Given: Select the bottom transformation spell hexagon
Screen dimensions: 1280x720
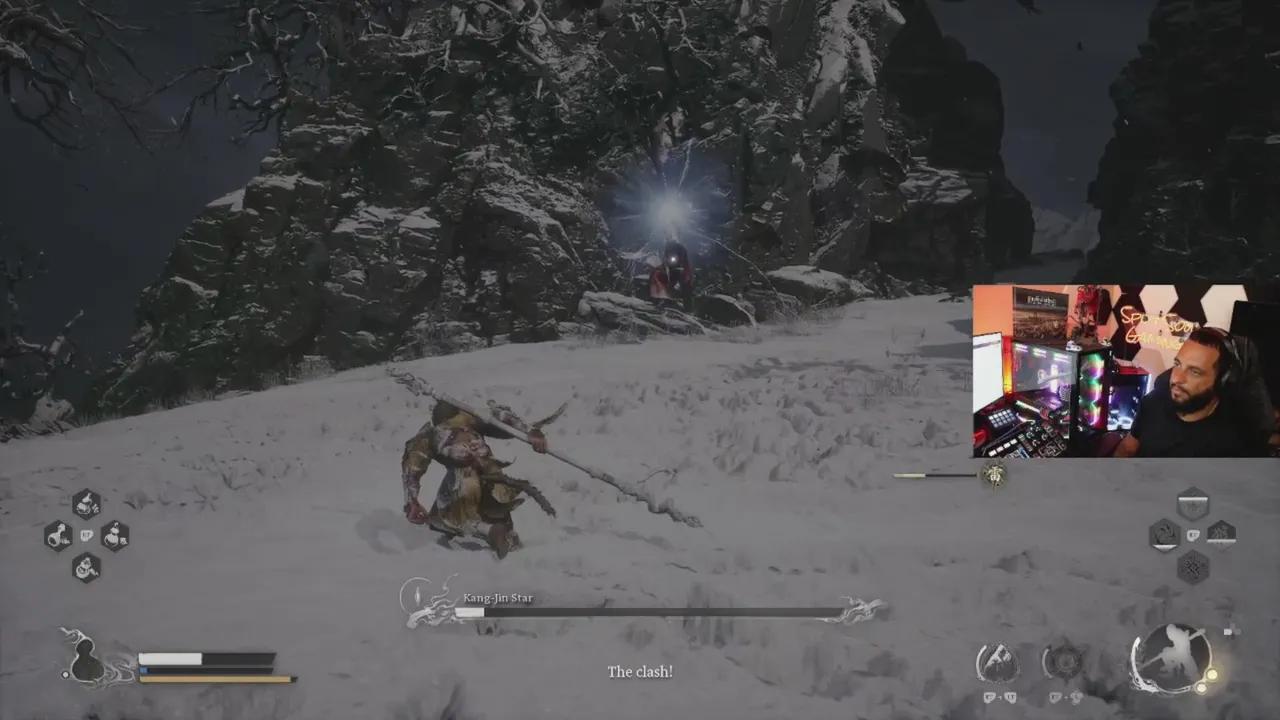Looking at the screenshot, I should point(1192,566).
